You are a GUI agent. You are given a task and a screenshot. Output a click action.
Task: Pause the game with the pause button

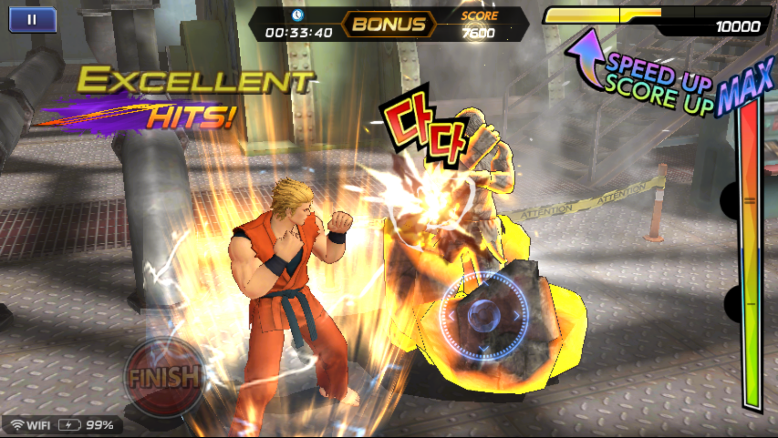point(32,19)
